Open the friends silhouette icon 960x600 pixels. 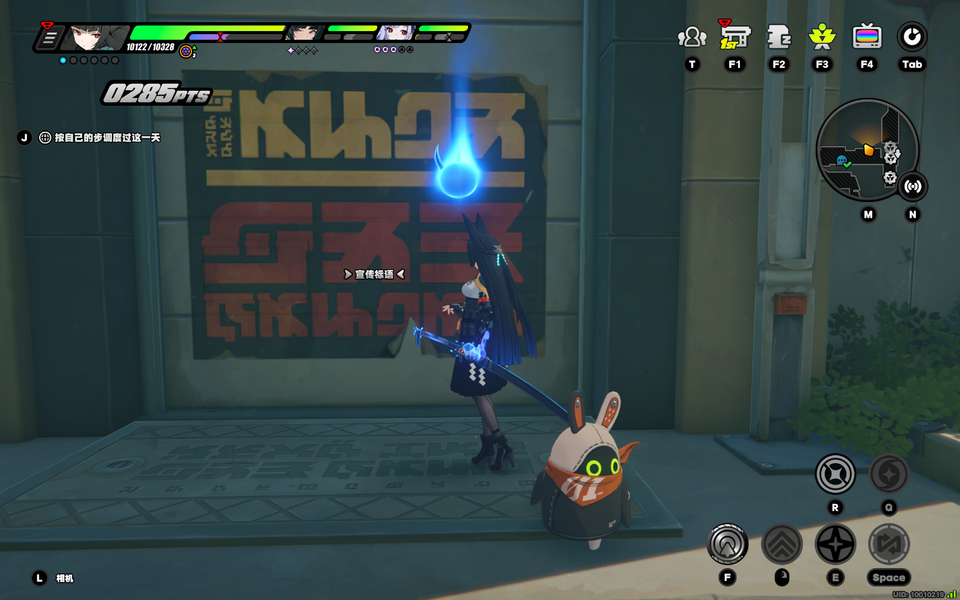(x=691, y=38)
